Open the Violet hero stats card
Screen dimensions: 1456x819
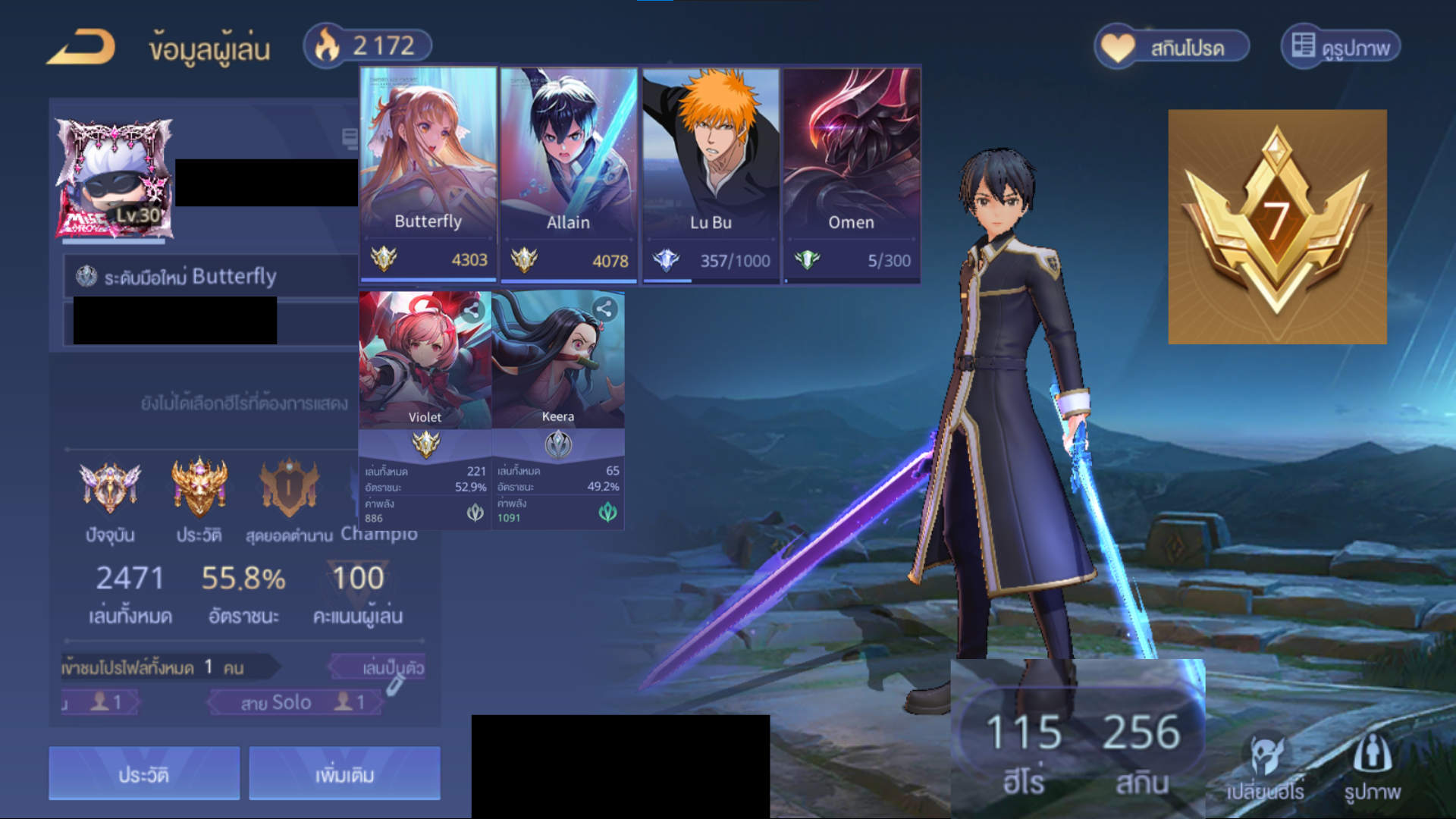pyautogui.click(x=425, y=409)
